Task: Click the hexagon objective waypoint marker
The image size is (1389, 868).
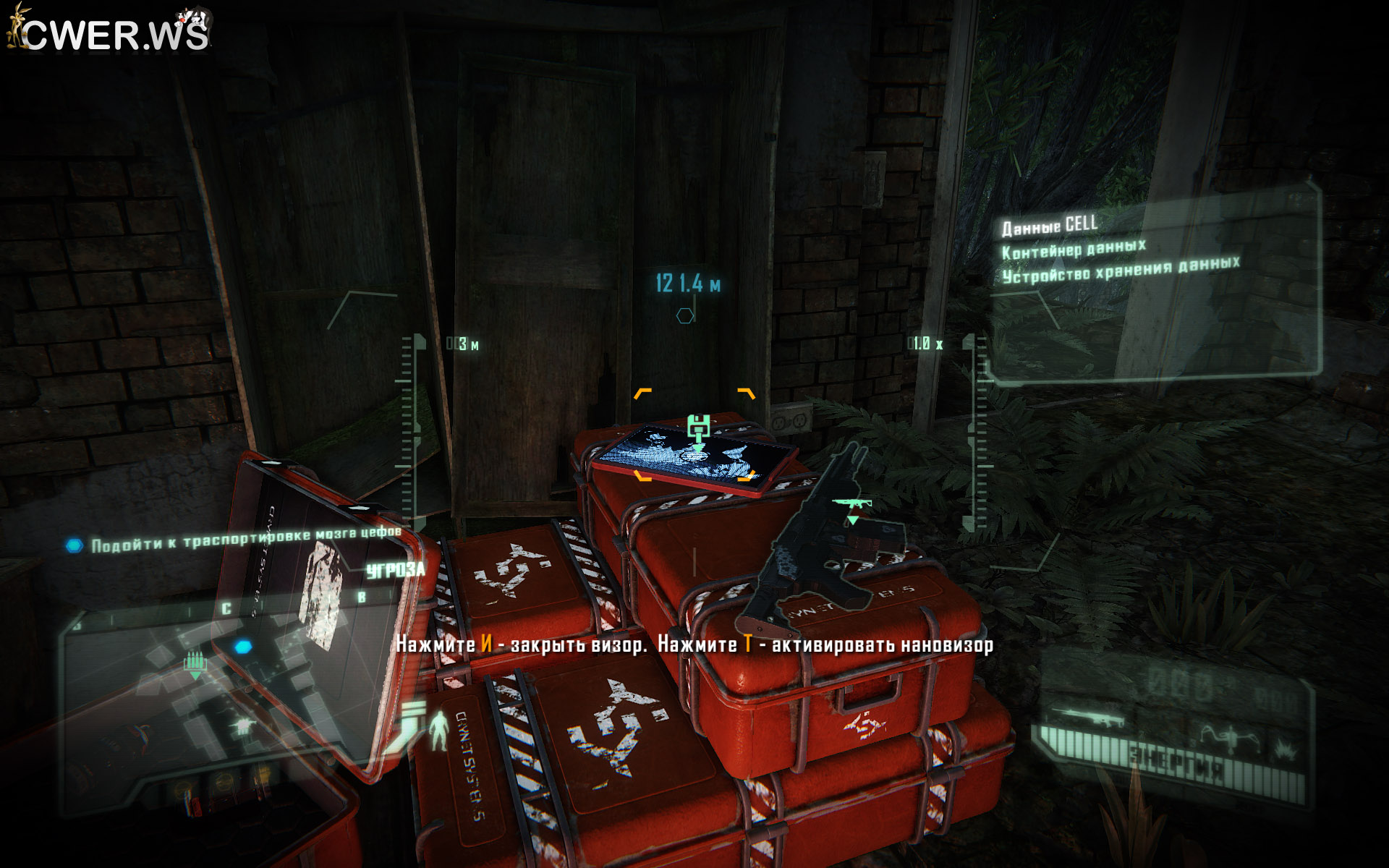Action: (684, 316)
